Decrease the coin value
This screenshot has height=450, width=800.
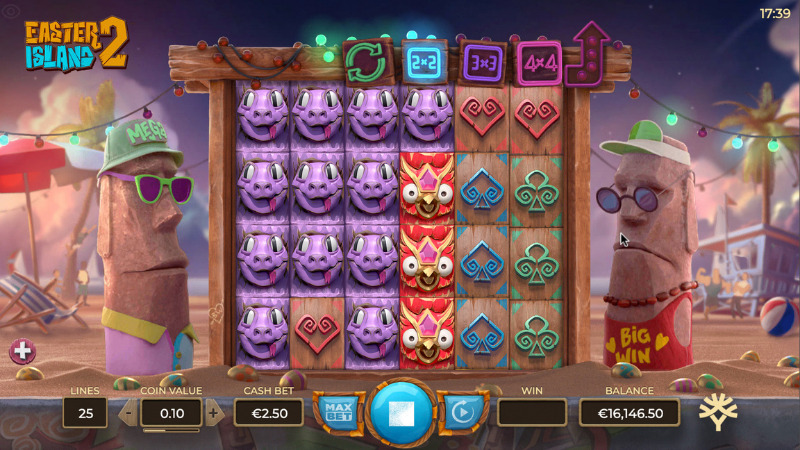[x=128, y=412]
